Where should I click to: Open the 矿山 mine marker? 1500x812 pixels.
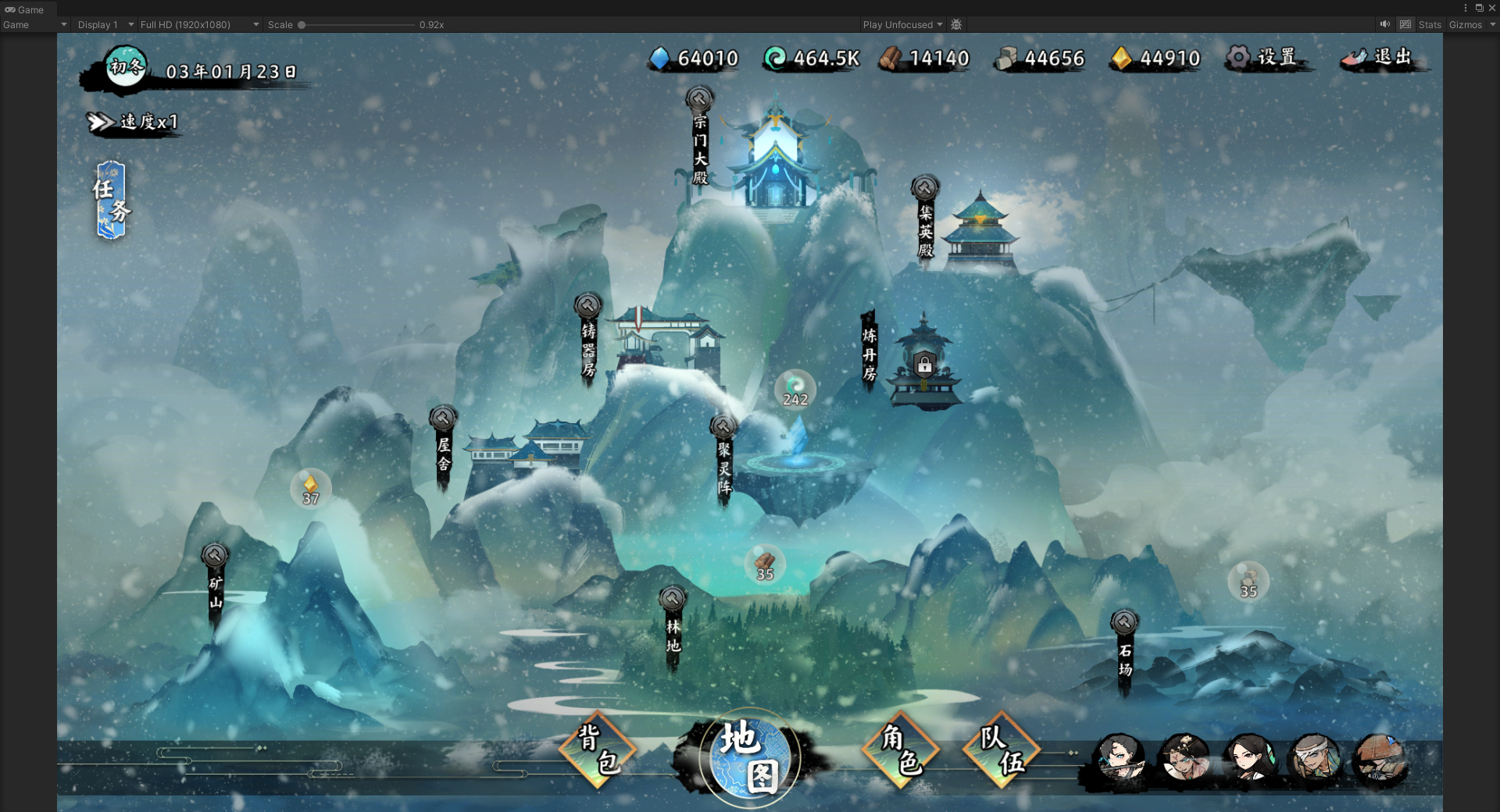coord(215,586)
